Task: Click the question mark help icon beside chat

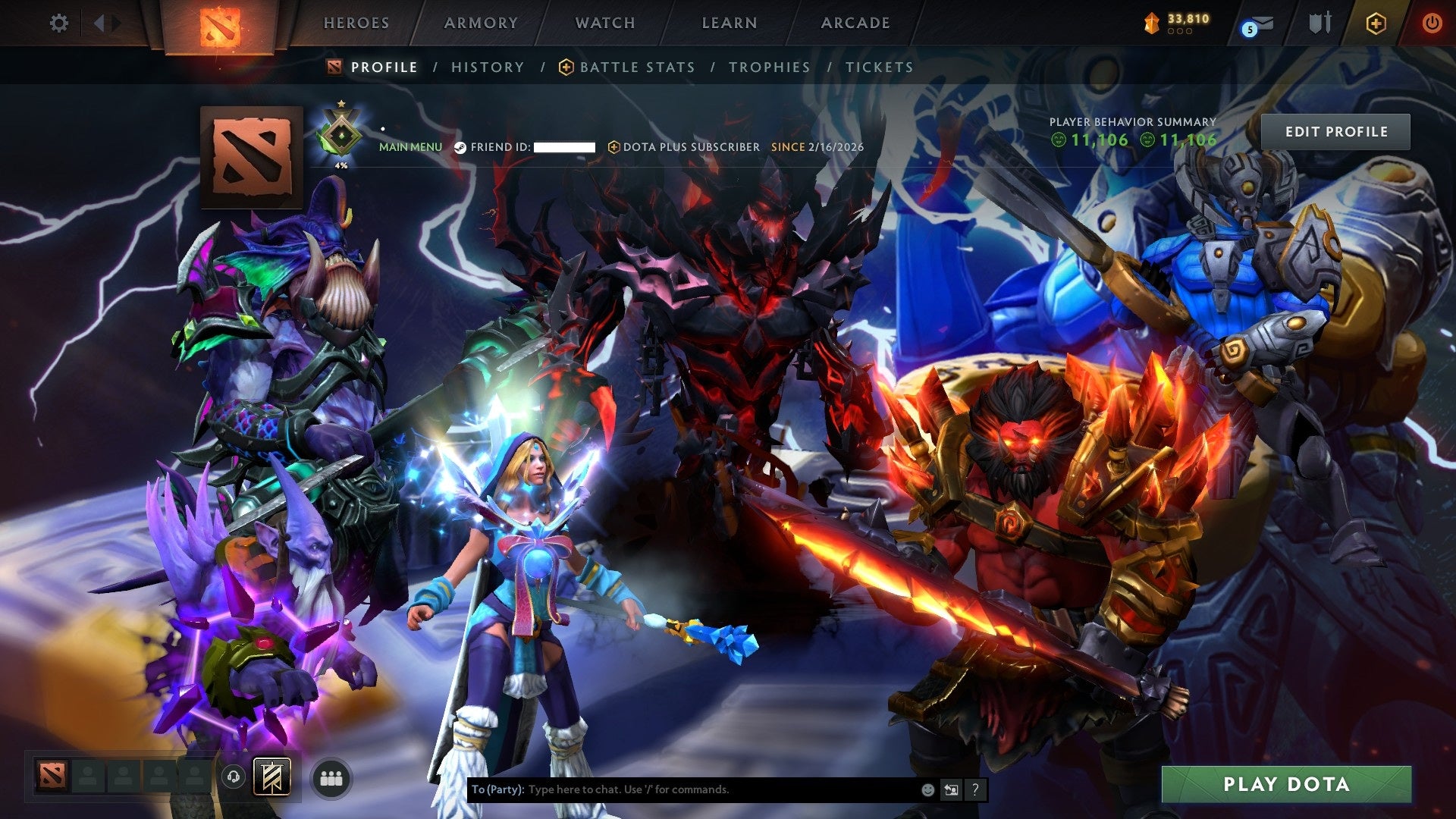Action: [974, 789]
